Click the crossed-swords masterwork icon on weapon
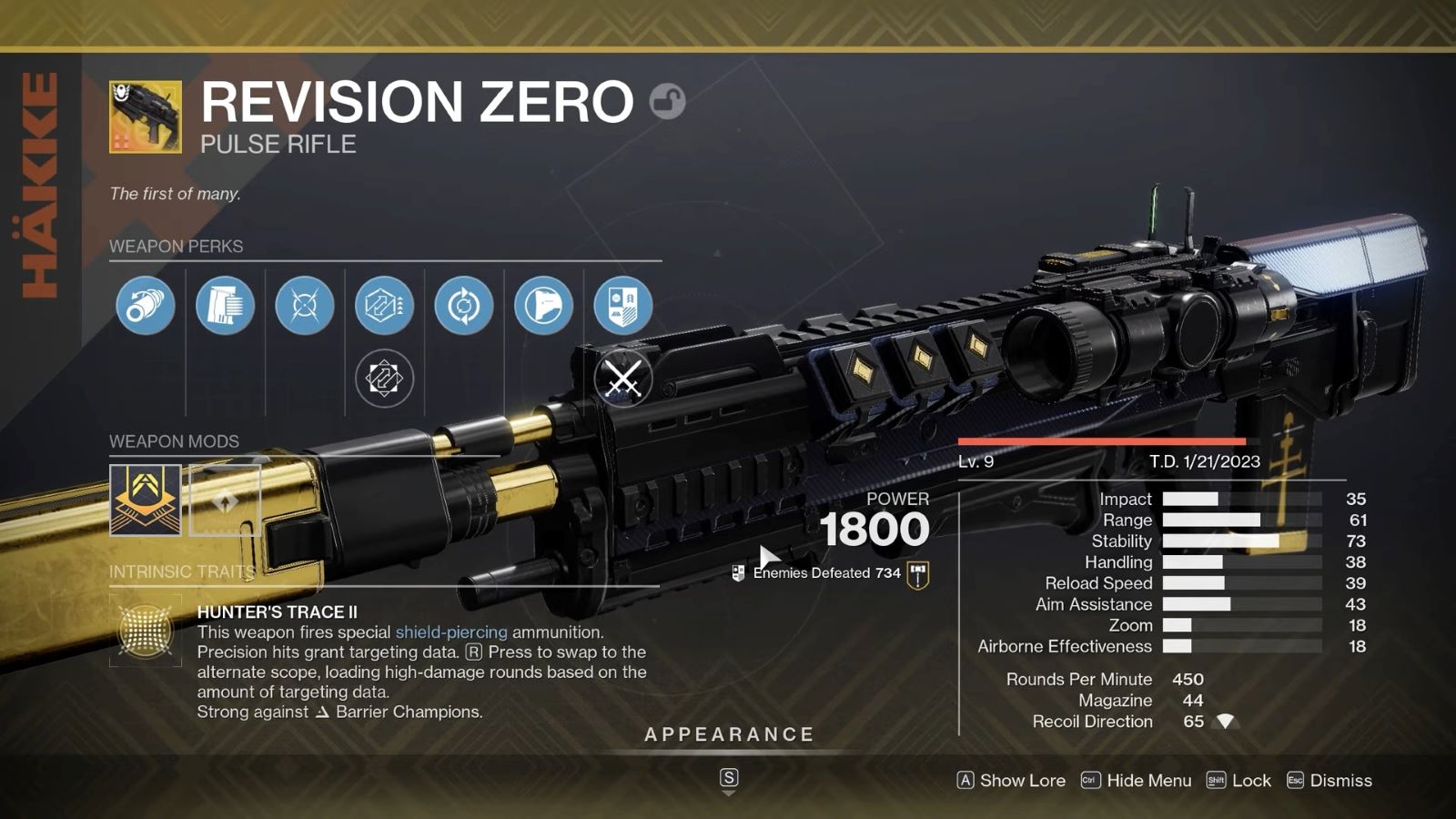This screenshot has height=819, width=1456. pyautogui.click(x=624, y=376)
